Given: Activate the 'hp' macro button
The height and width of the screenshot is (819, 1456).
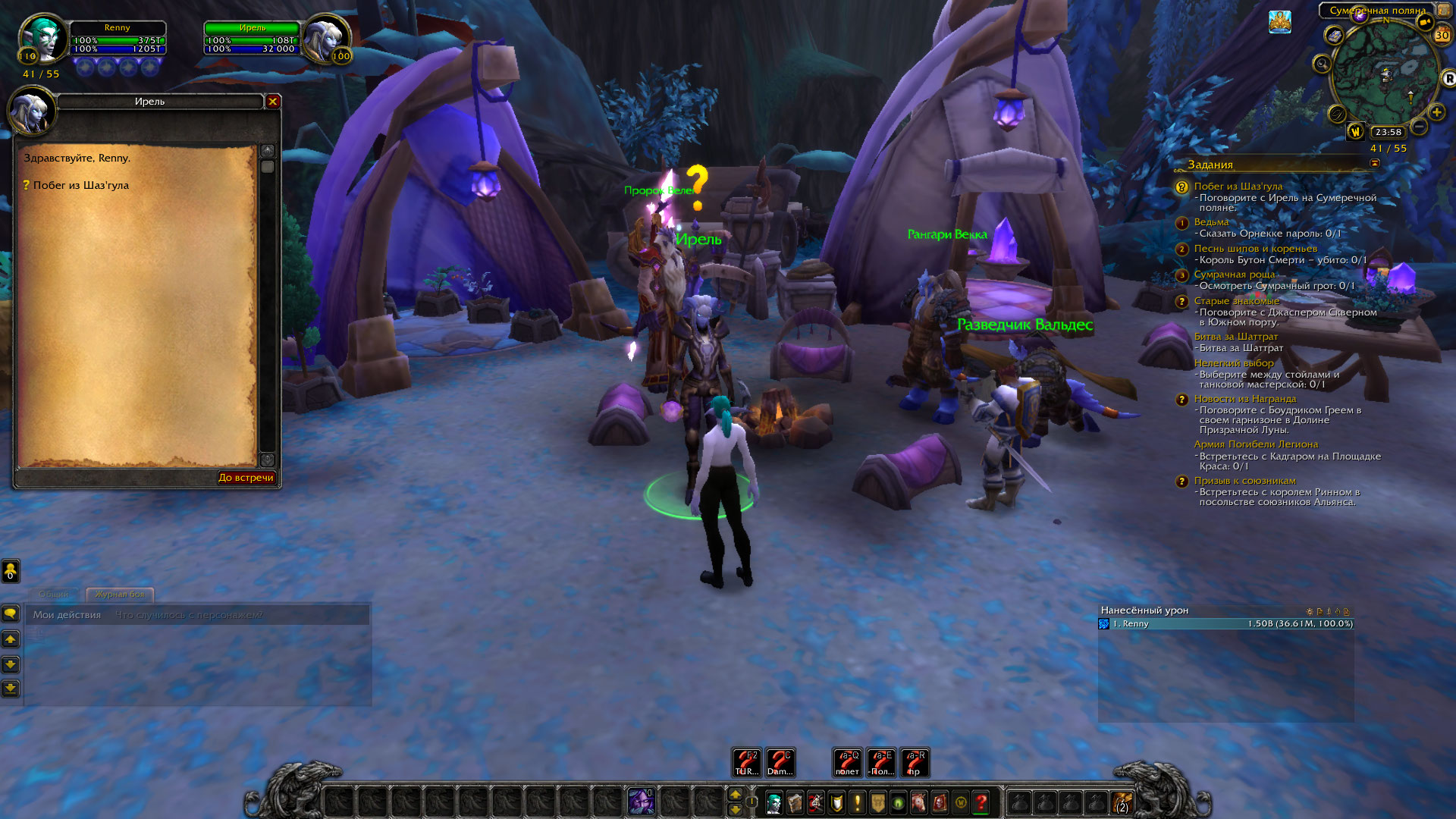Looking at the screenshot, I should coord(914,763).
